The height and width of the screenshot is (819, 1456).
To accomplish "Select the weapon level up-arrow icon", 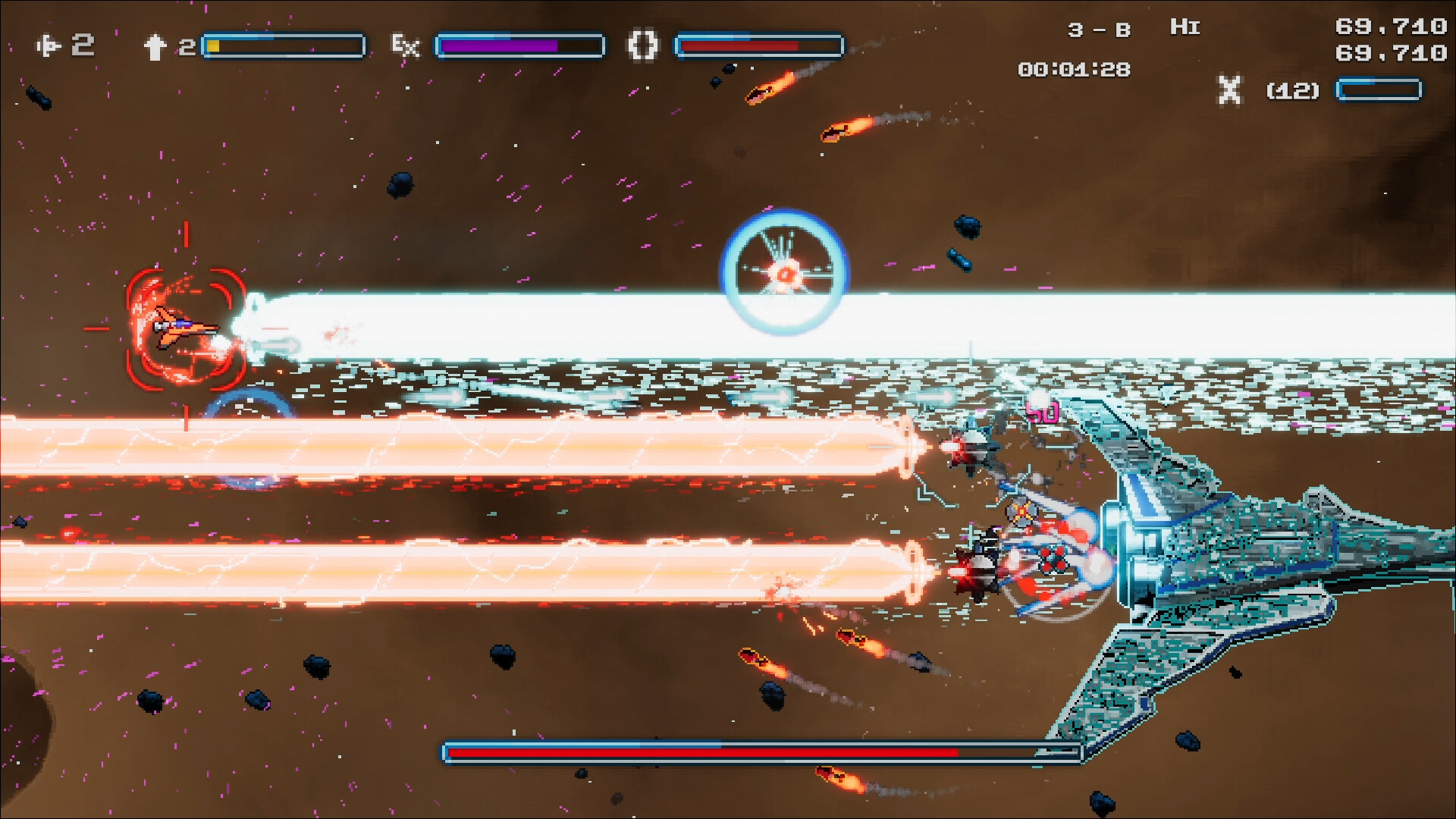I will tap(155, 47).
